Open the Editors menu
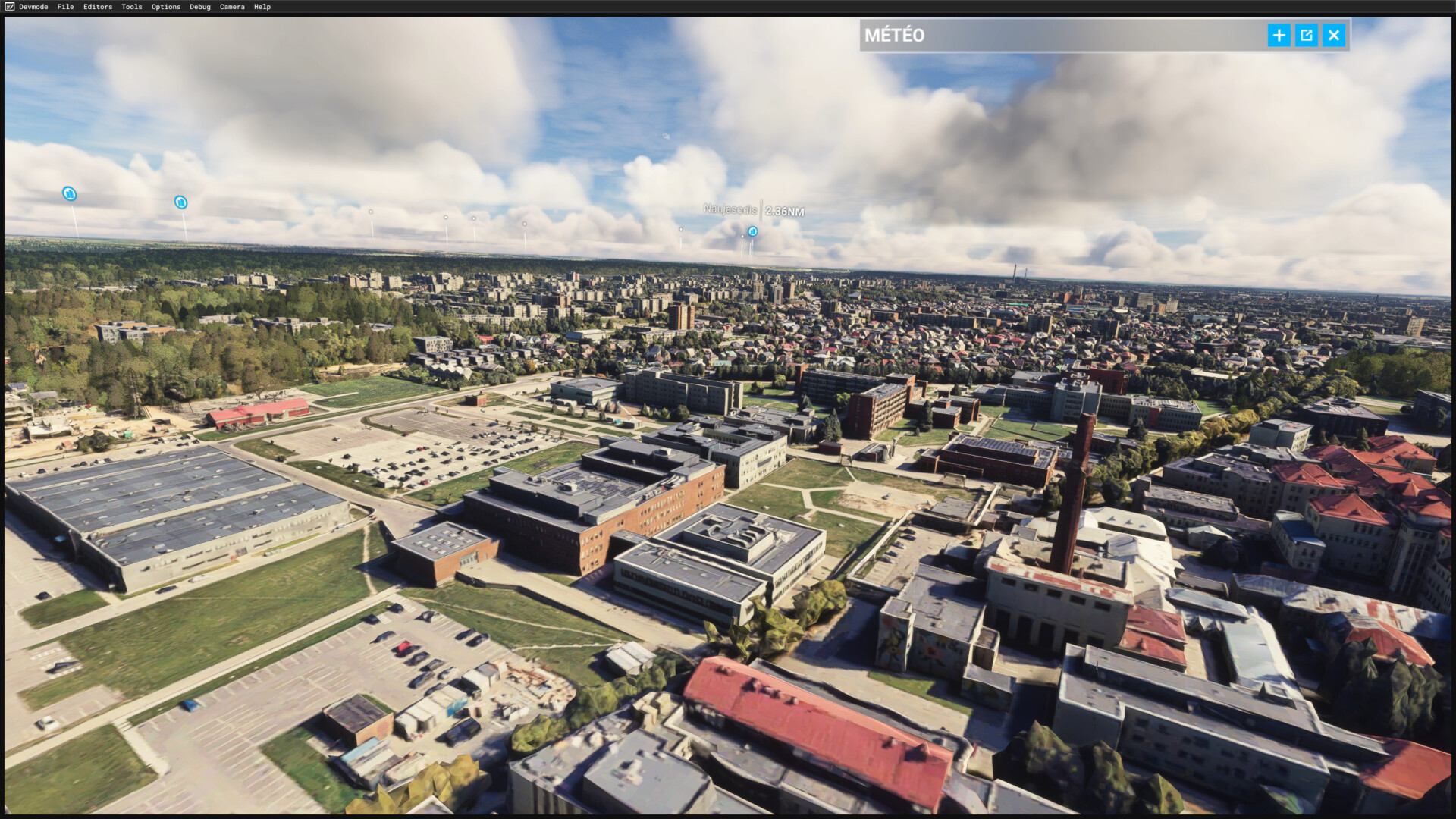Image resolution: width=1456 pixels, height=819 pixels. 98,7
